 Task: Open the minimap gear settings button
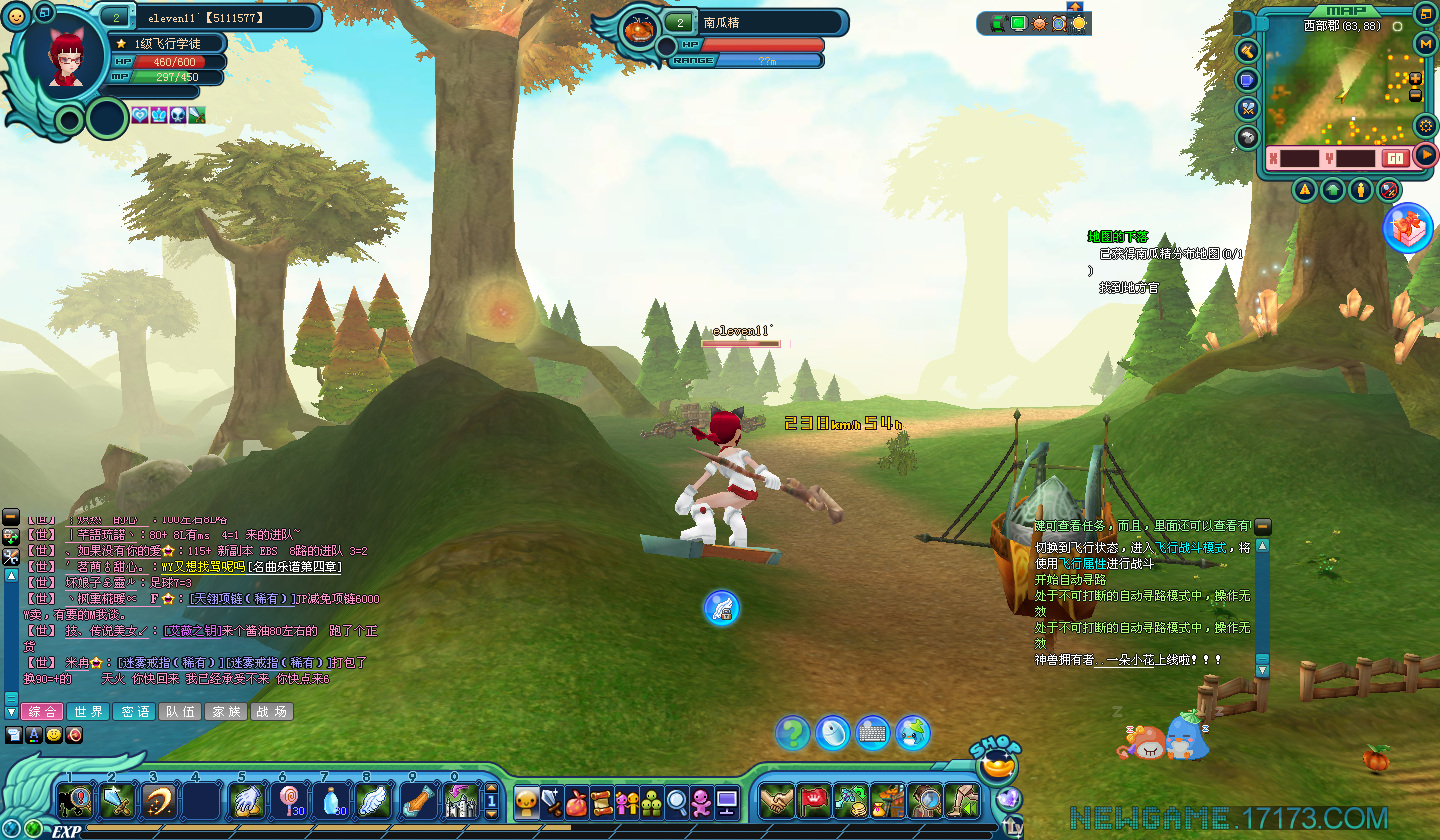(x=1426, y=126)
